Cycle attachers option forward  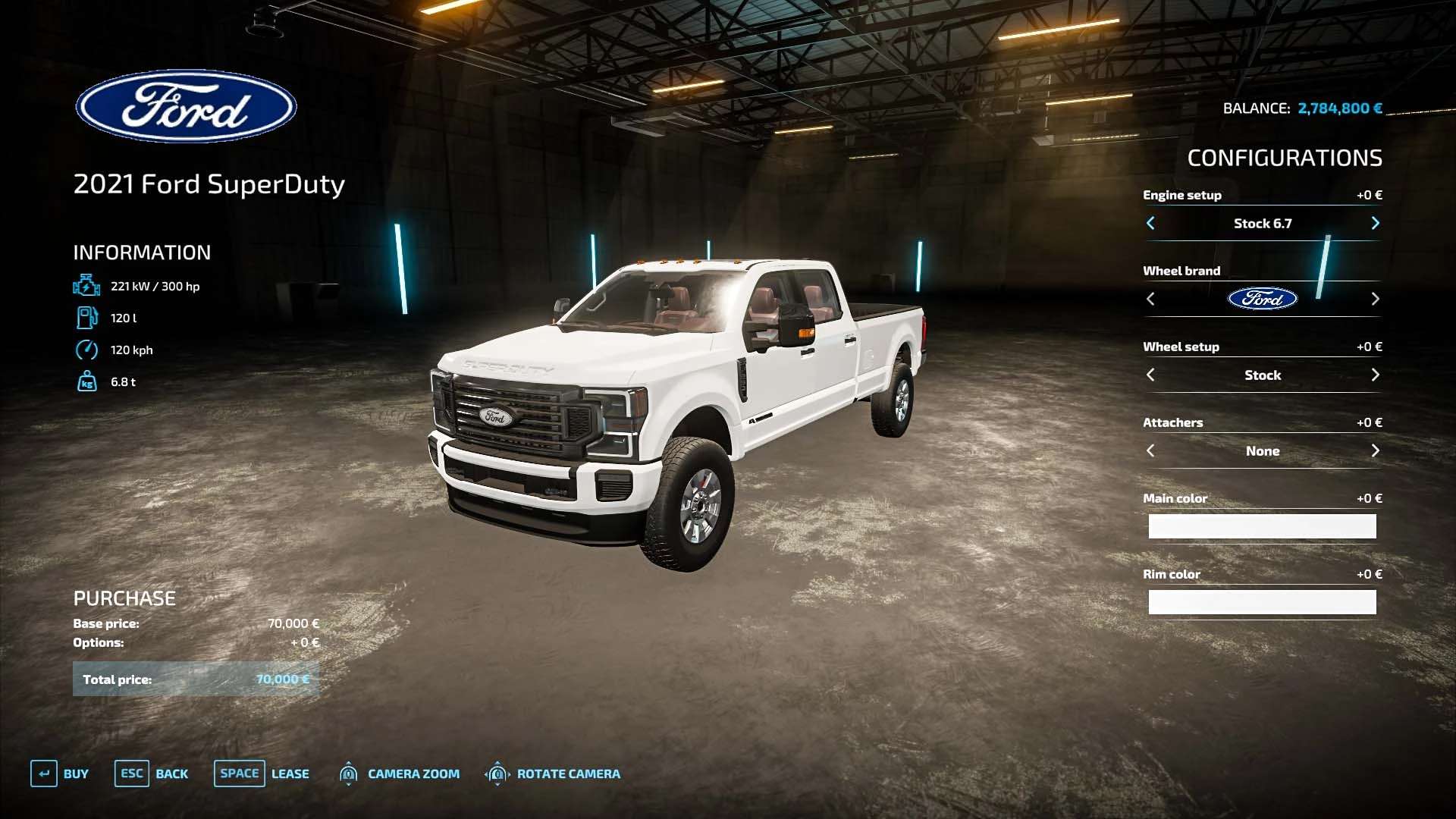(1375, 450)
